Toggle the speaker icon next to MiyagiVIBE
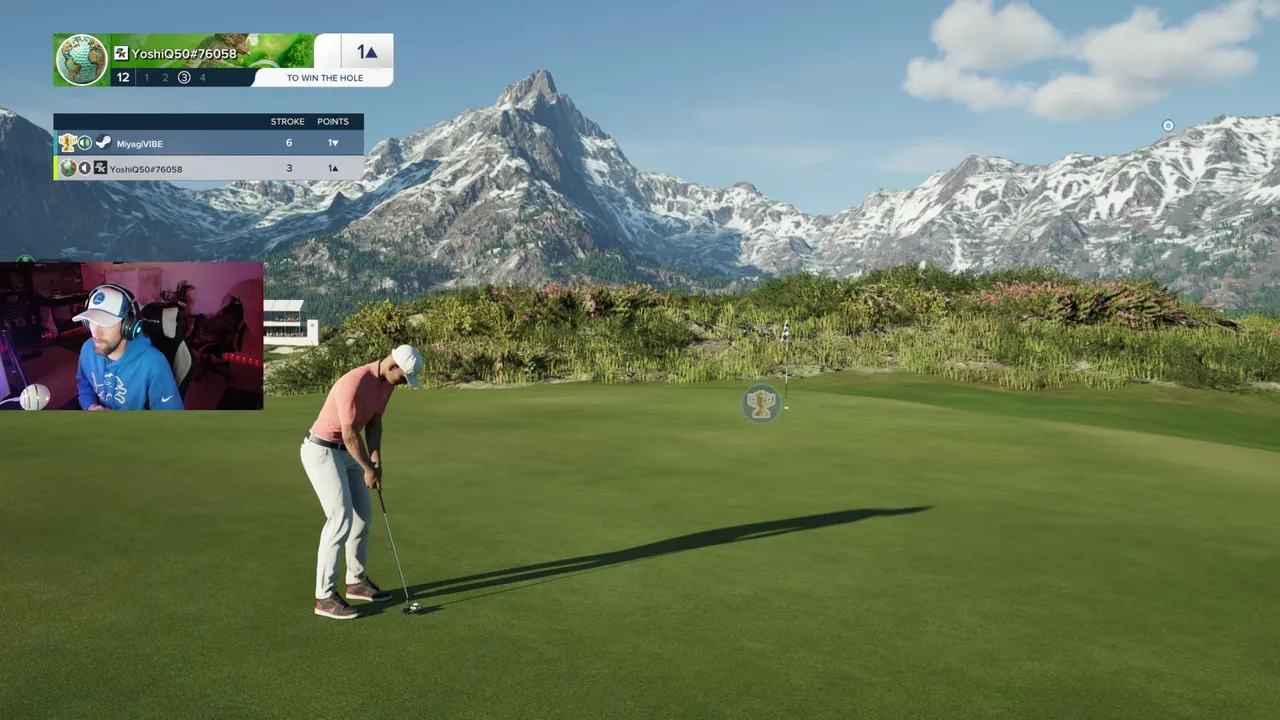This screenshot has height=720, width=1280. tap(85, 143)
